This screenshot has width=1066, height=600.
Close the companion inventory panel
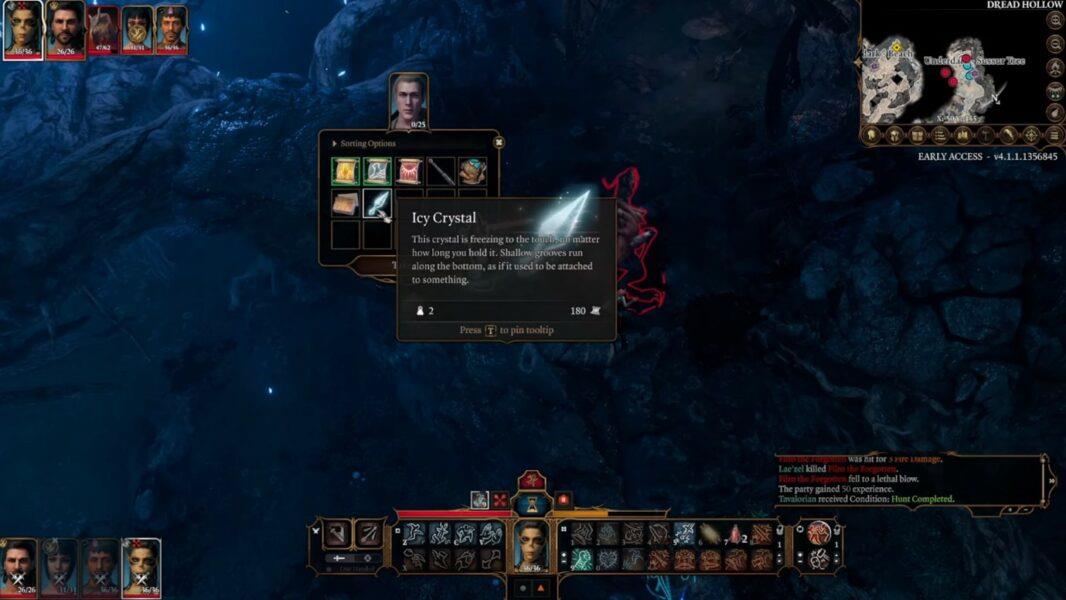(x=498, y=143)
